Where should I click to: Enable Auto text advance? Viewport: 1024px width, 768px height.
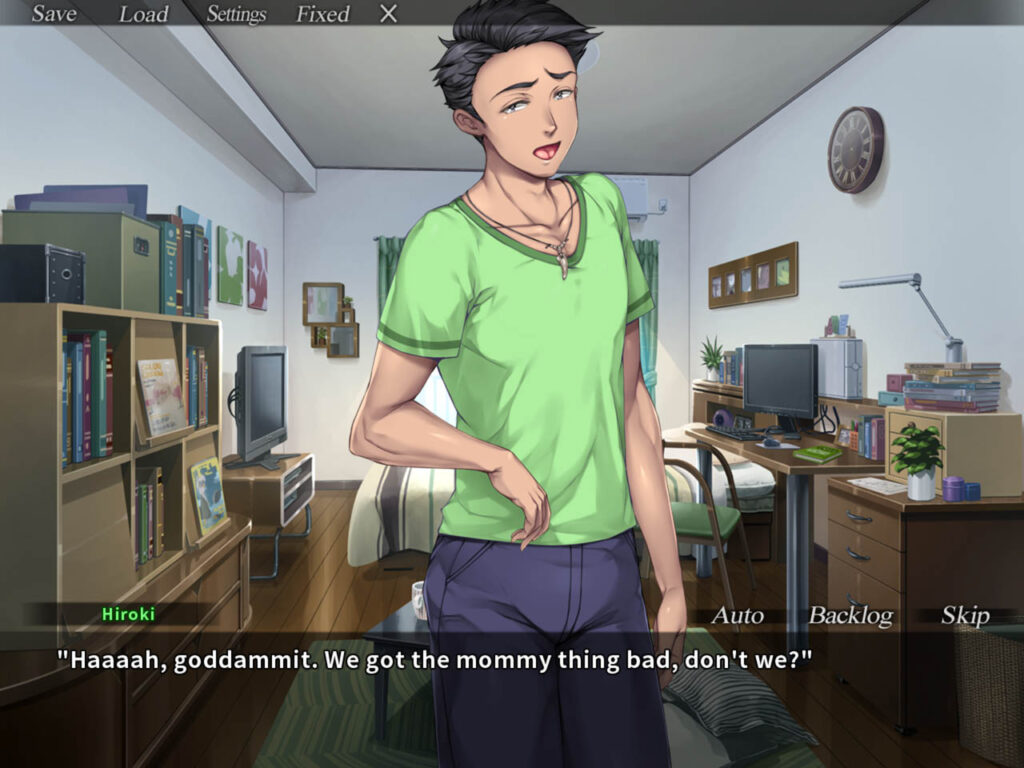click(x=737, y=616)
